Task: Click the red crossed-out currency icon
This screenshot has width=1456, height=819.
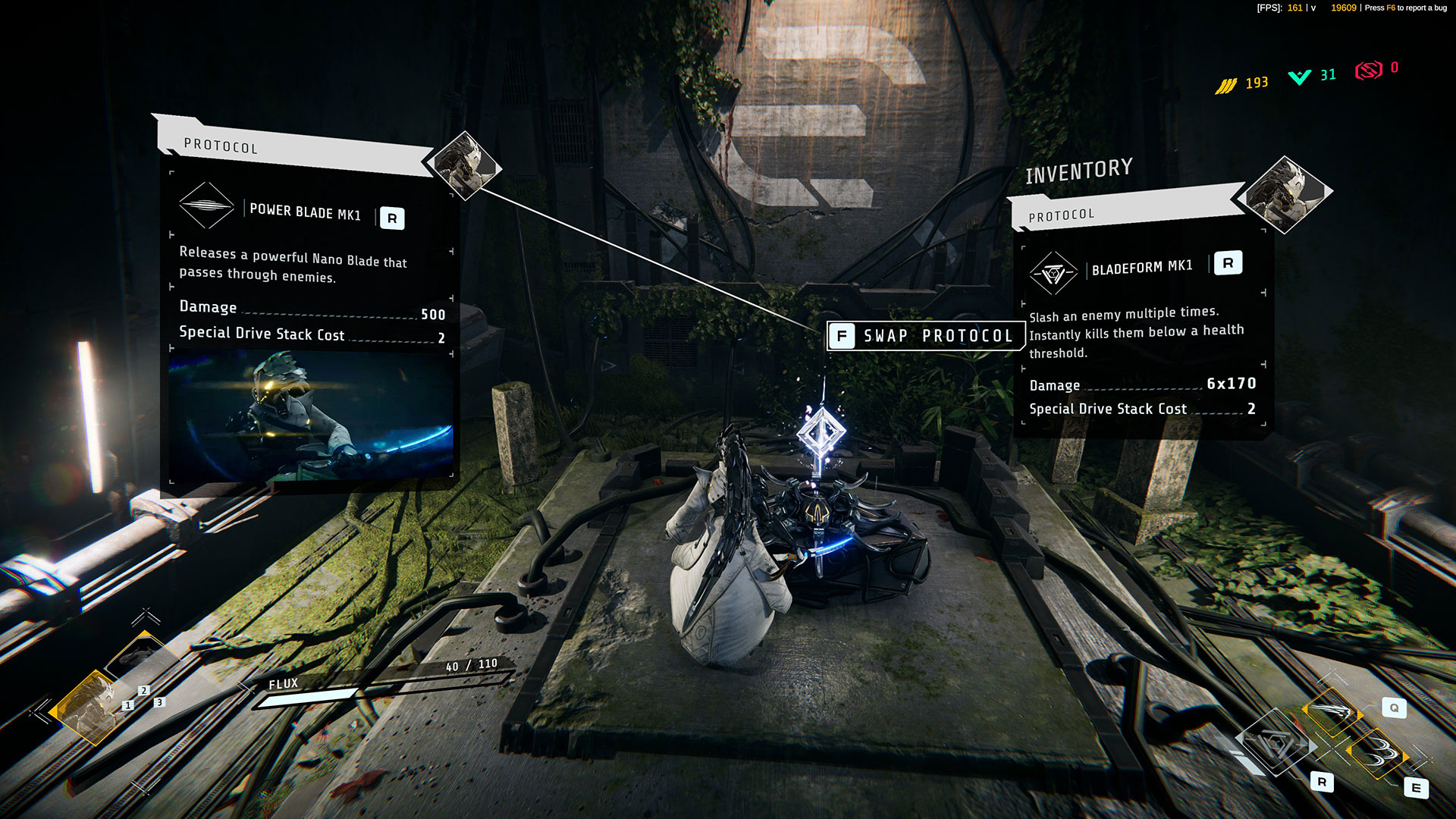Action: 1369,71
